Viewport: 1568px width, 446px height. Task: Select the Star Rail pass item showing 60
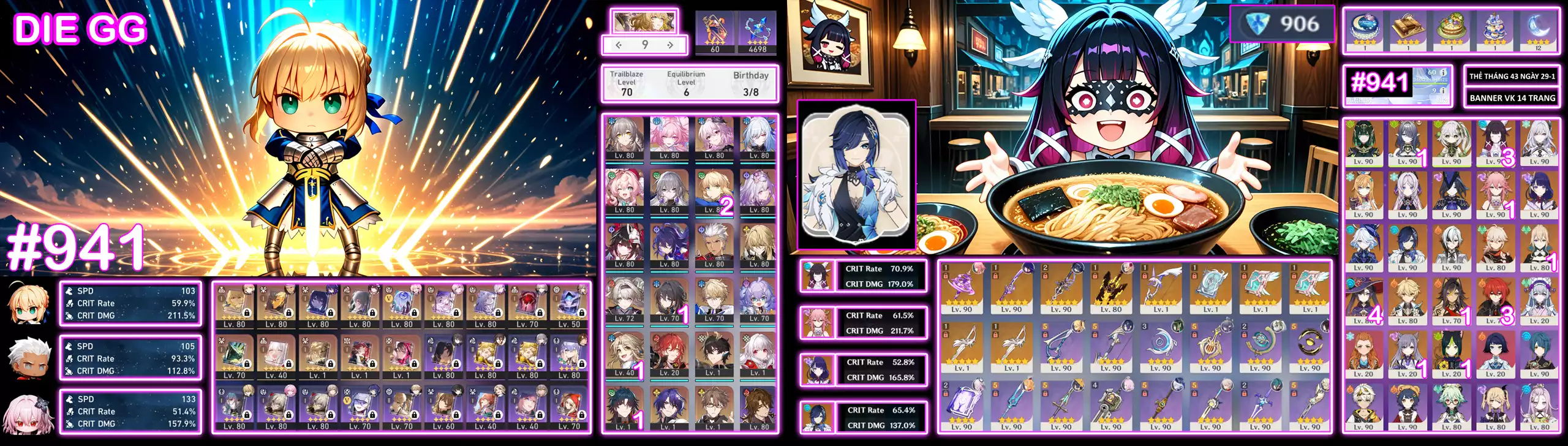tap(715, 32)
